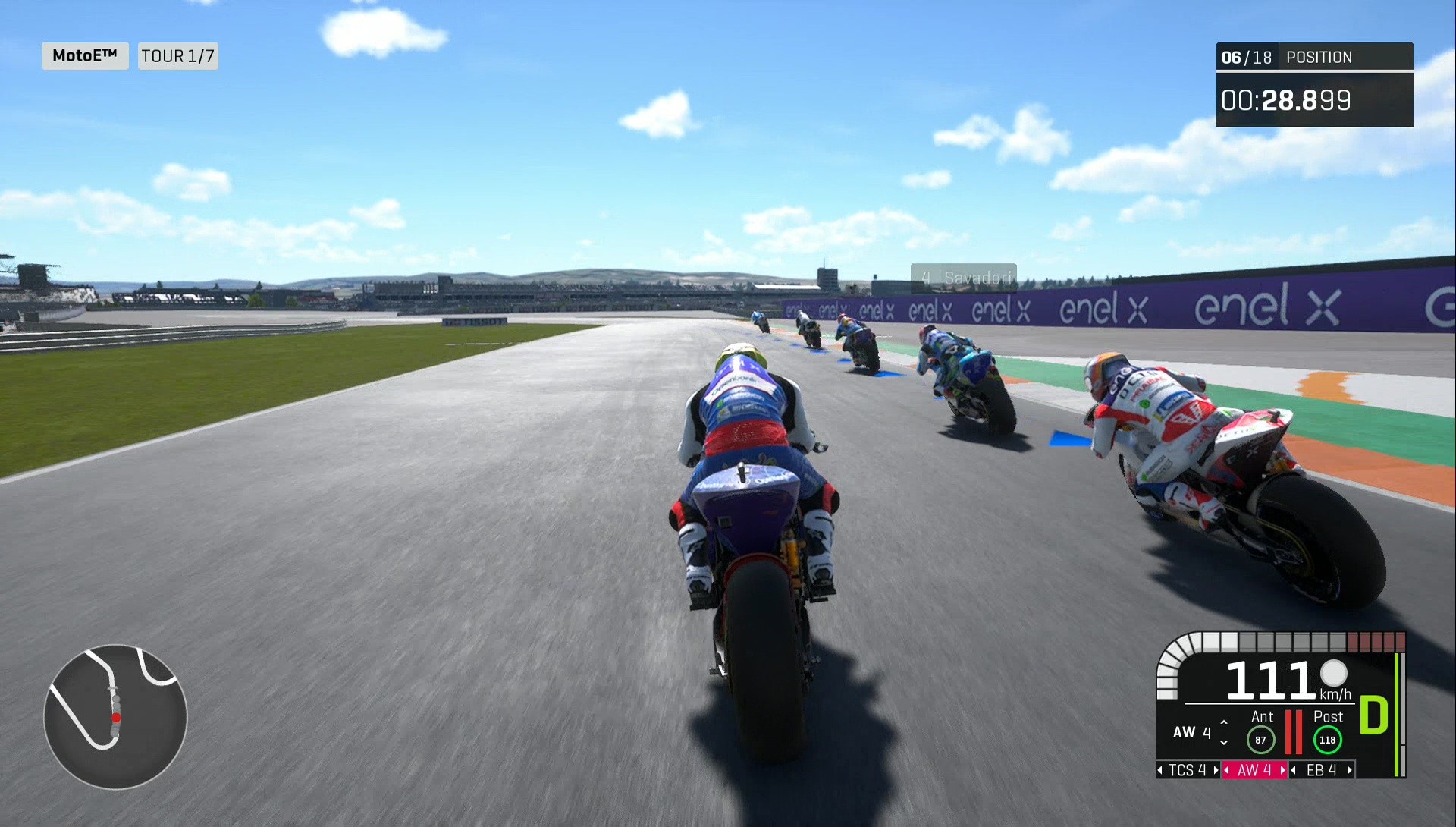Select the Ant front brake dial showing 87
The width and height of the screenshot is (1456, 827).
(1261, 740)
